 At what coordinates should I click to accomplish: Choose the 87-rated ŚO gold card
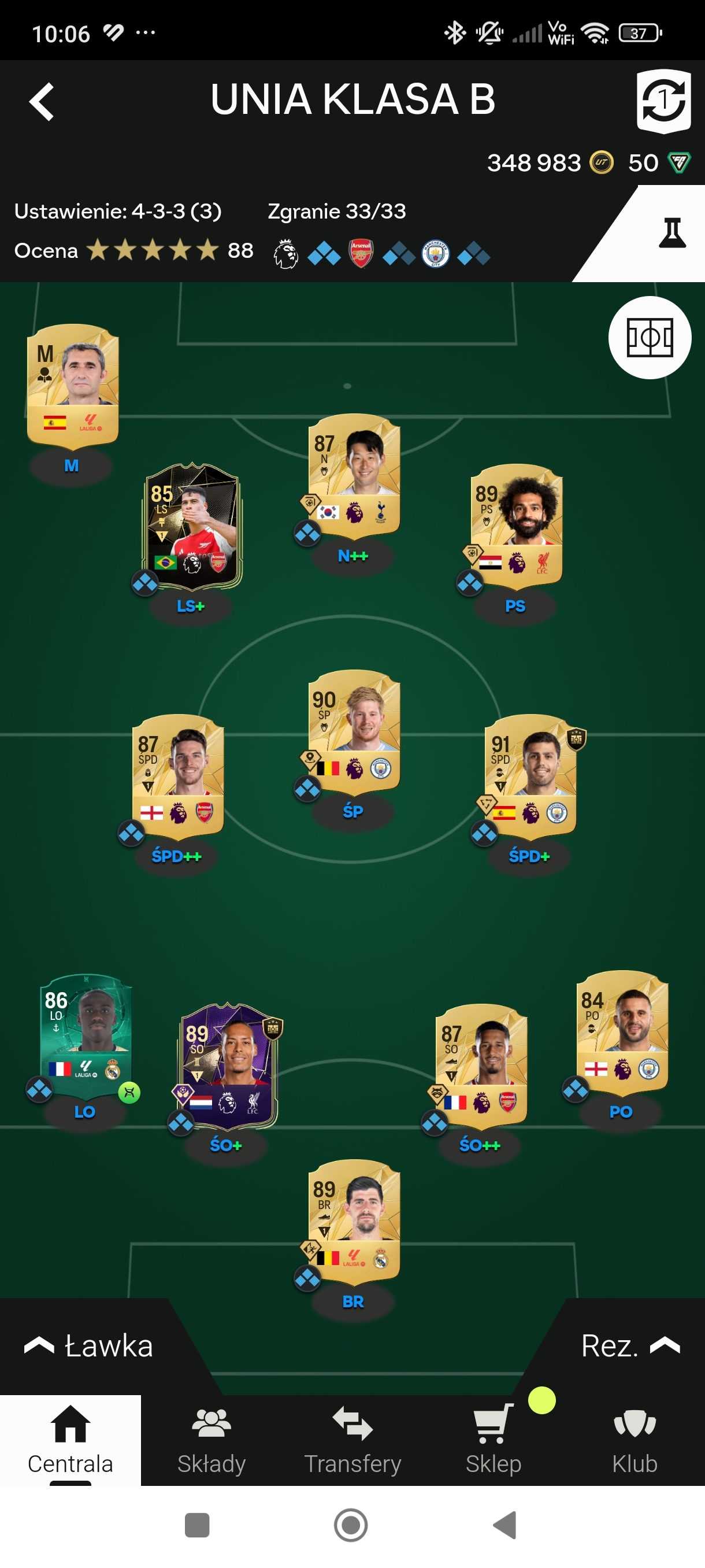[481, 1063]
